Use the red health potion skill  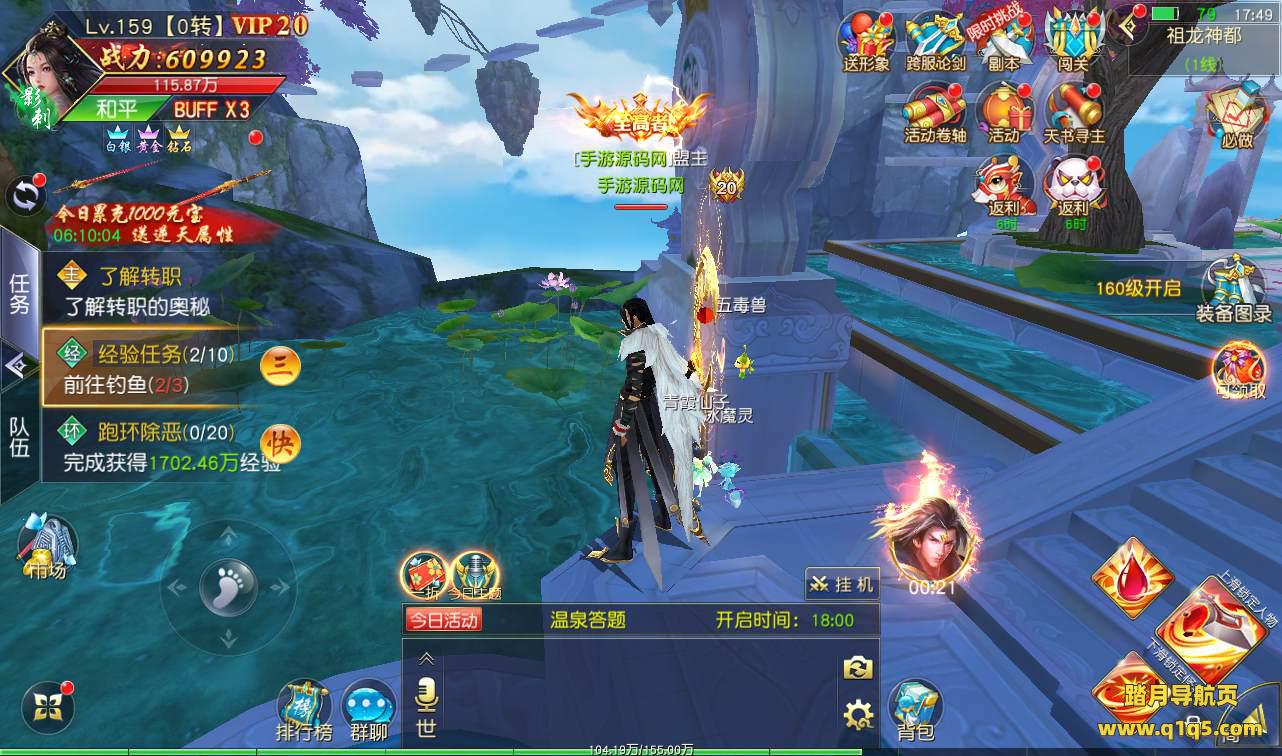click(1133, 577)
